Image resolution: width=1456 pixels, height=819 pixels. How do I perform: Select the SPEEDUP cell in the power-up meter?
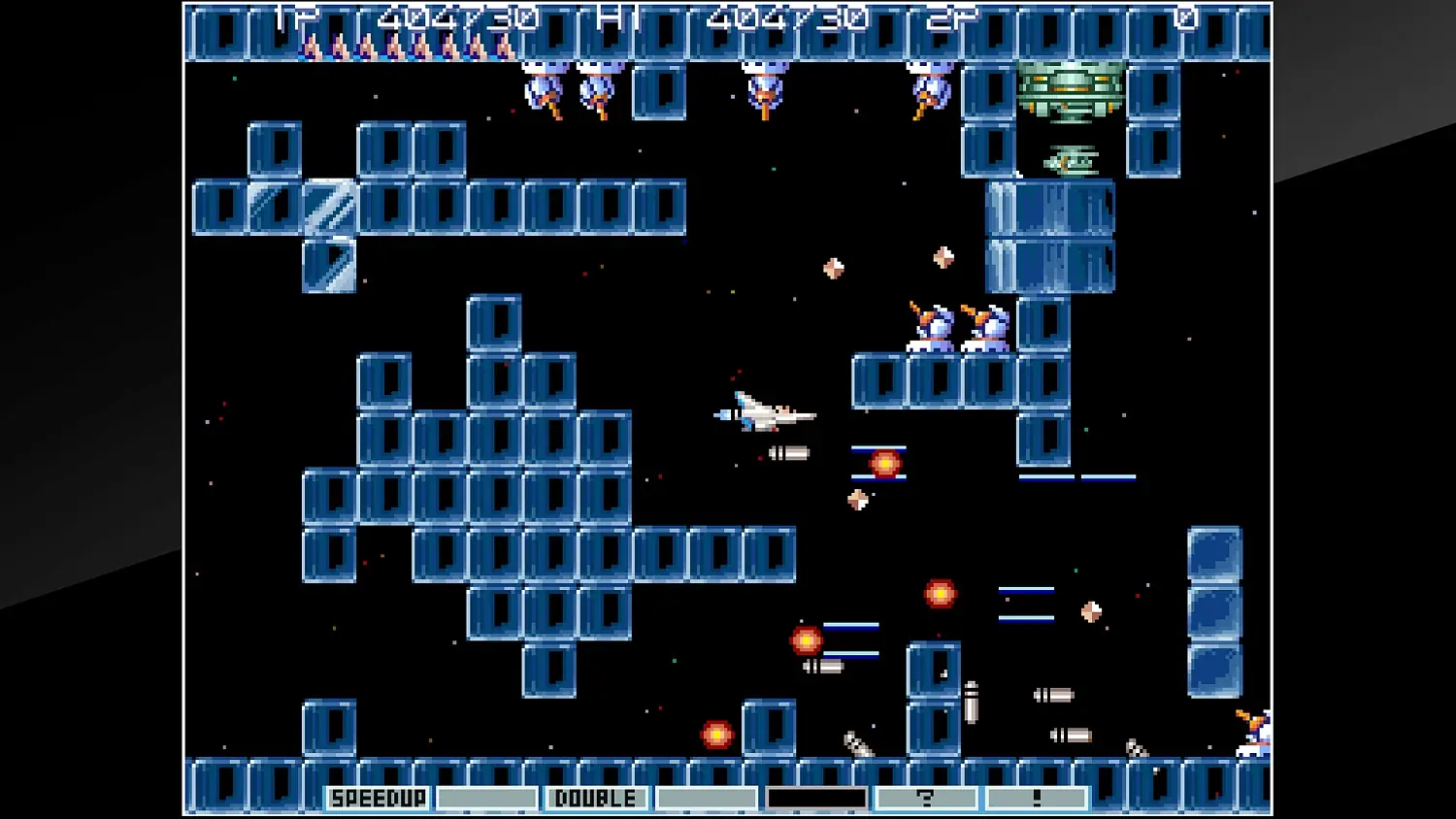(x=378, y=798)
